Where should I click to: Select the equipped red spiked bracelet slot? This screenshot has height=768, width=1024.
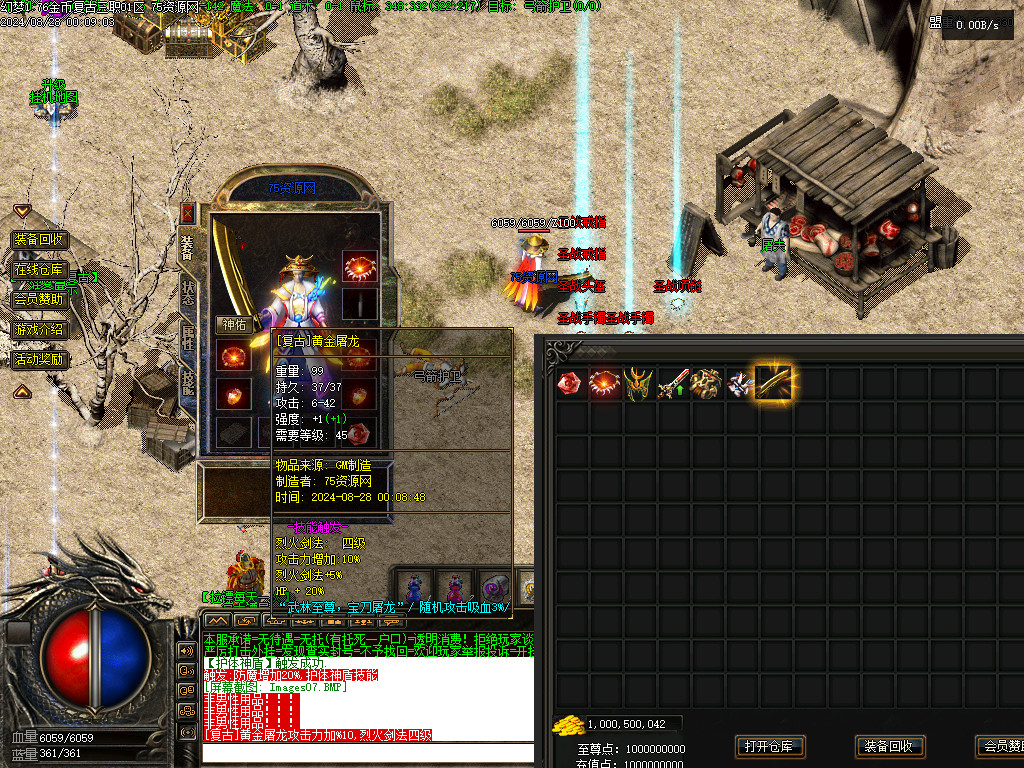[360, 266]
